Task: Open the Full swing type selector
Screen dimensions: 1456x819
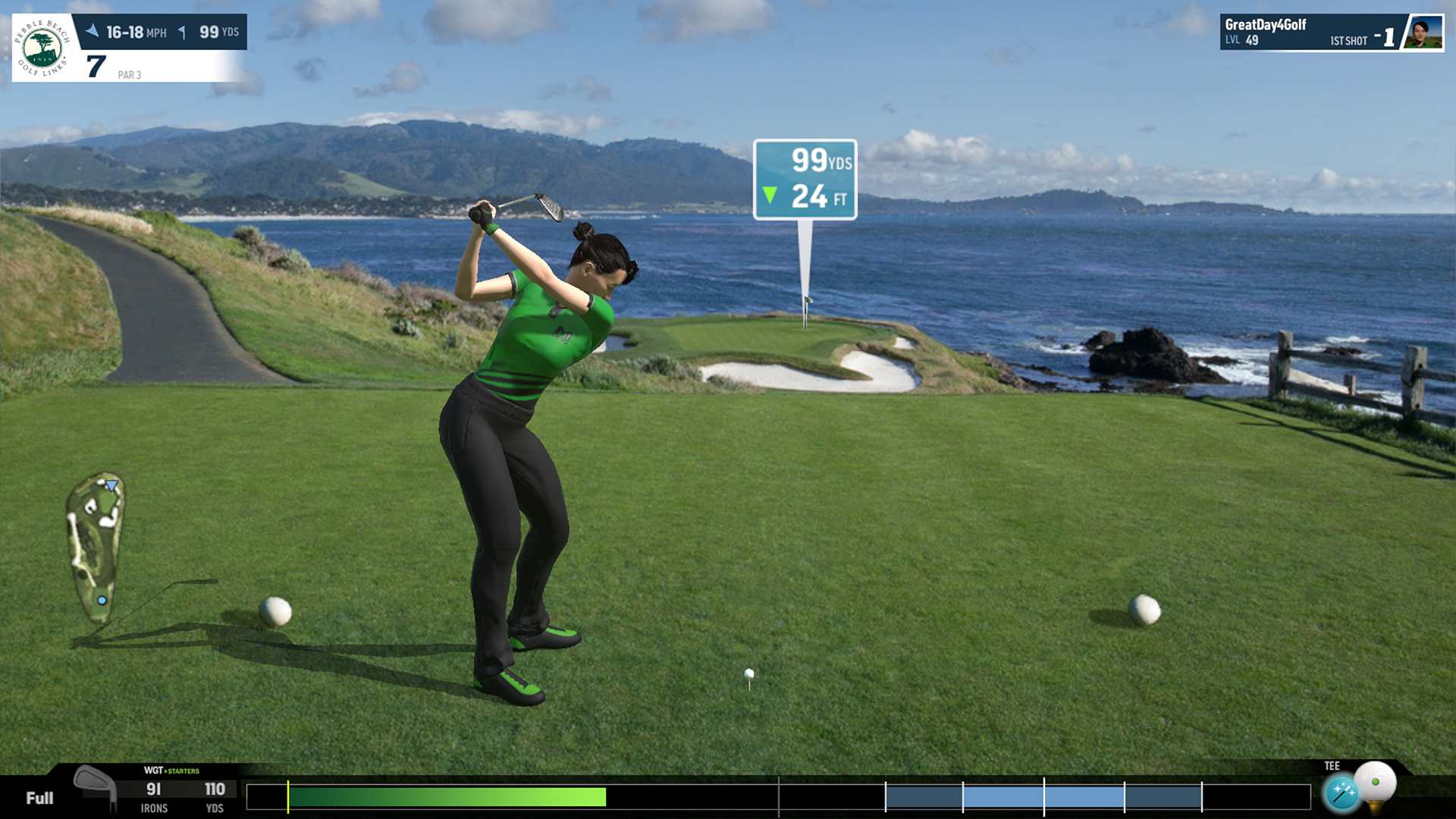Action: click(x=39, y=799)
